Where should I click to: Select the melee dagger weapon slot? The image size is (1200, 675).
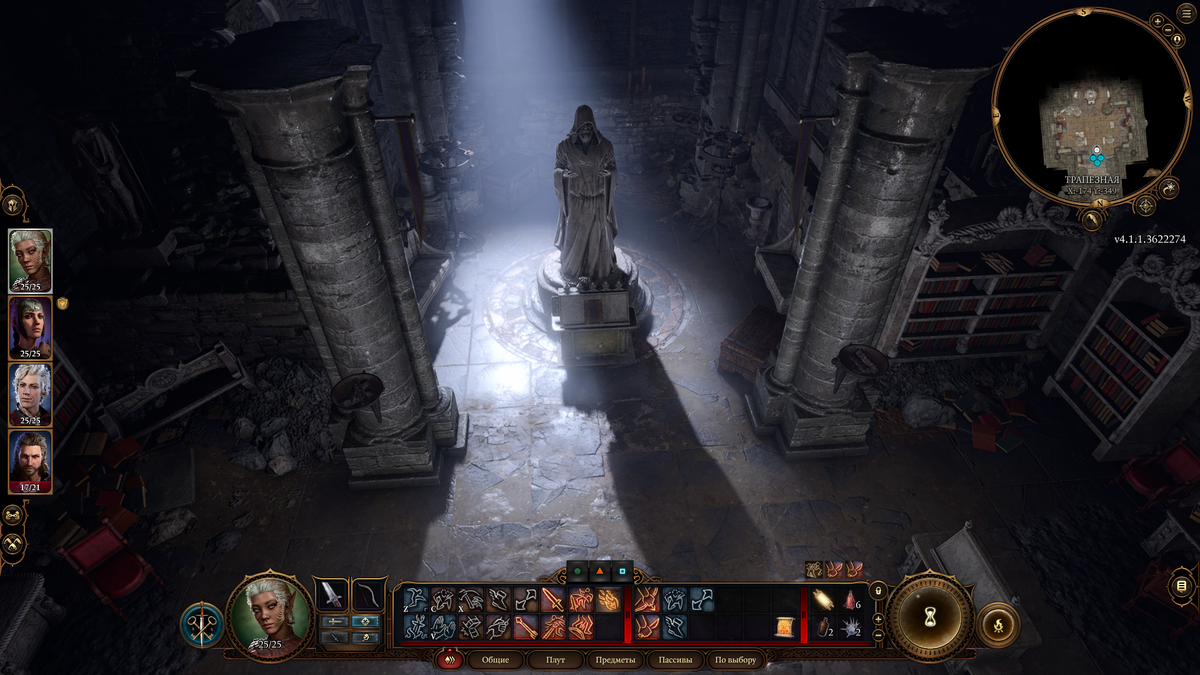tap(331, 595)
